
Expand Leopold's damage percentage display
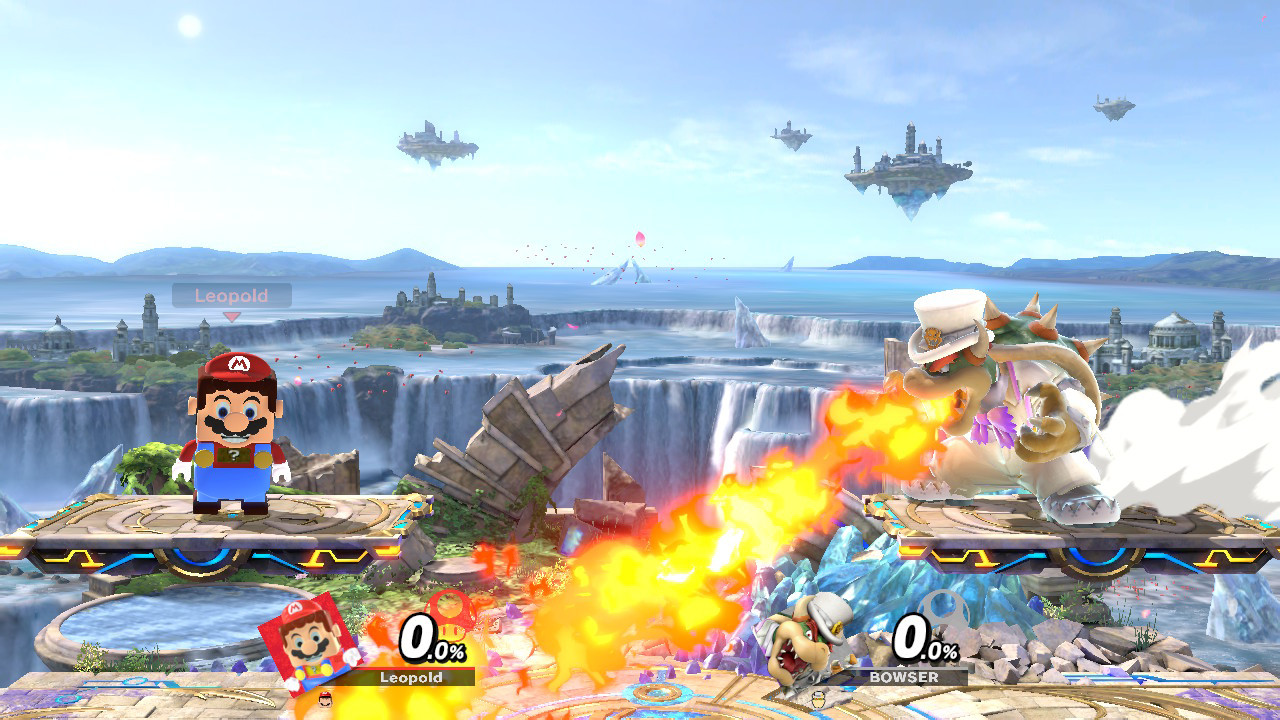click(x=420, y=638)
